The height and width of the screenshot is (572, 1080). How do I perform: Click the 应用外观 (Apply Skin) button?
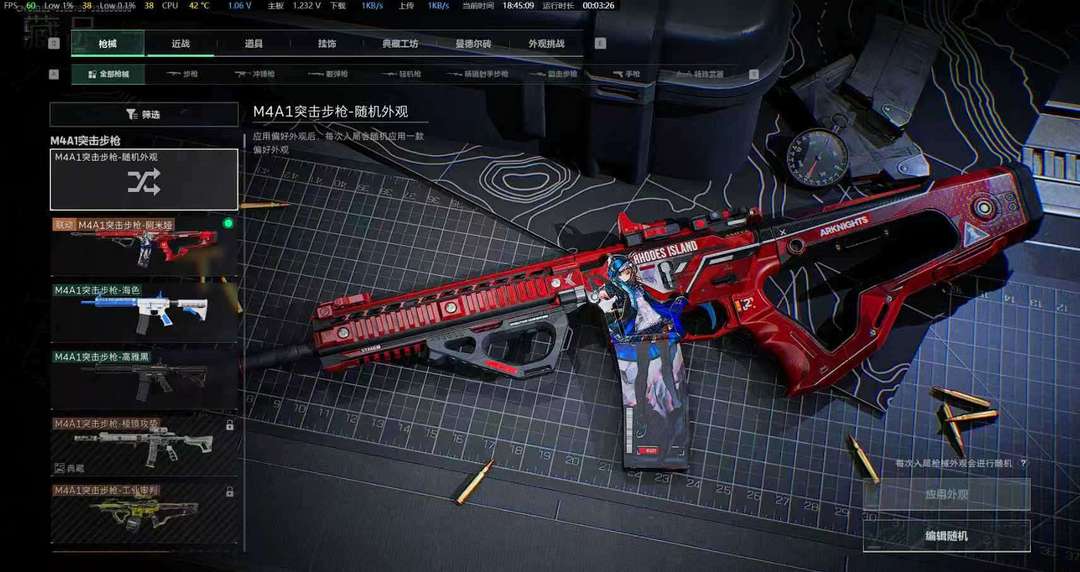(x=946, y=495)
